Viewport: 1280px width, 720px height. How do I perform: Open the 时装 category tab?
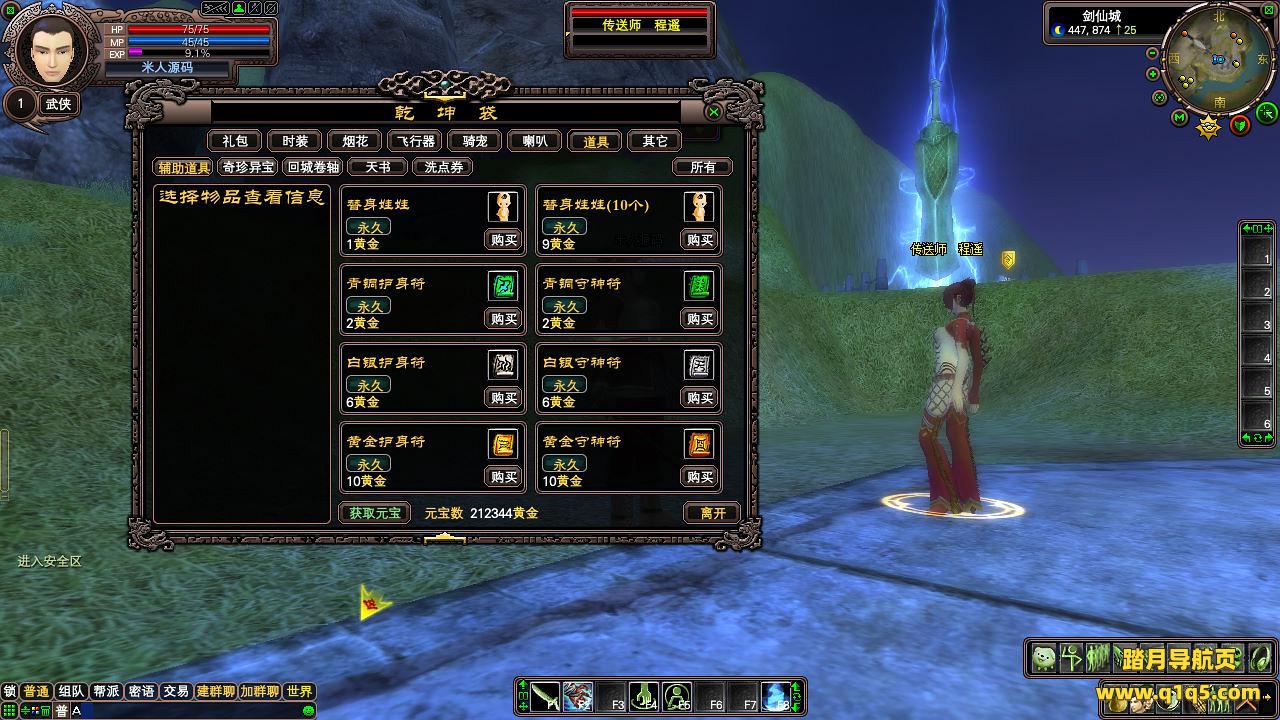[295, 142]
